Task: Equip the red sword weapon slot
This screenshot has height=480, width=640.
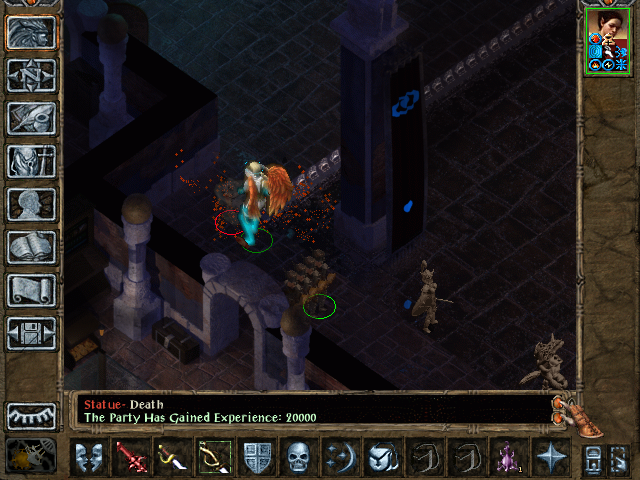Action: point(131,458)
